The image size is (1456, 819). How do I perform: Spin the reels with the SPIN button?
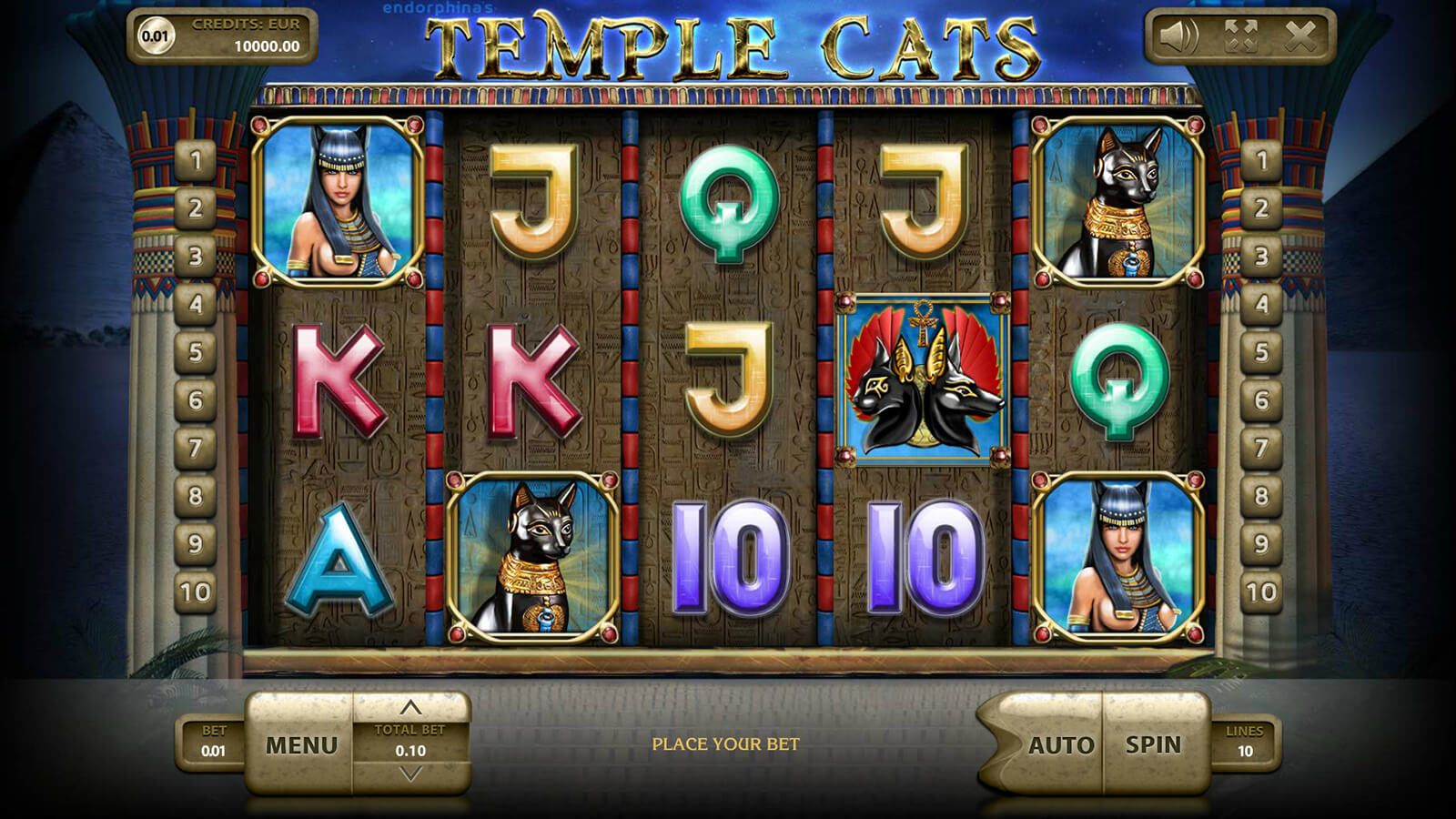1153,744
